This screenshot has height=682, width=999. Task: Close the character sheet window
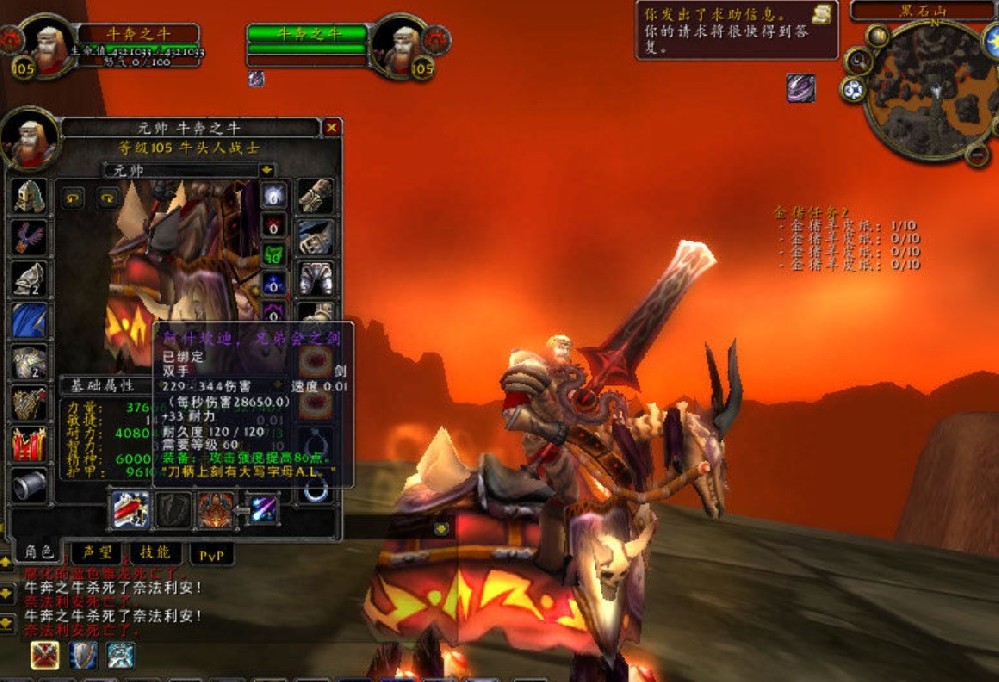tap(332, 128)
